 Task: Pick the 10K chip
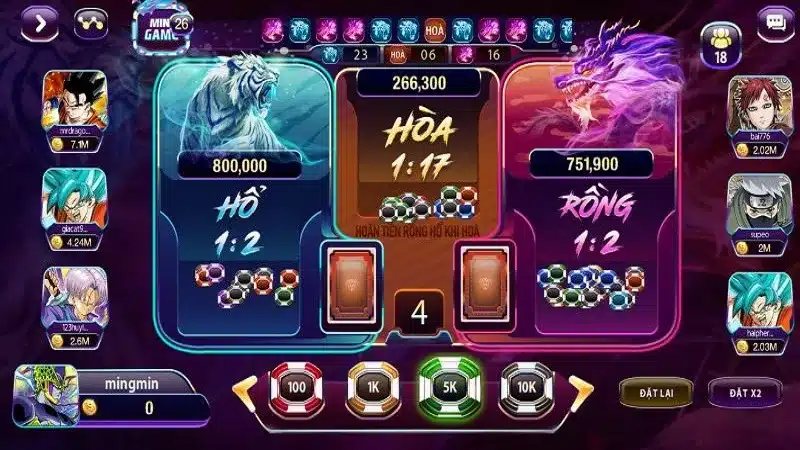[527, 387]
